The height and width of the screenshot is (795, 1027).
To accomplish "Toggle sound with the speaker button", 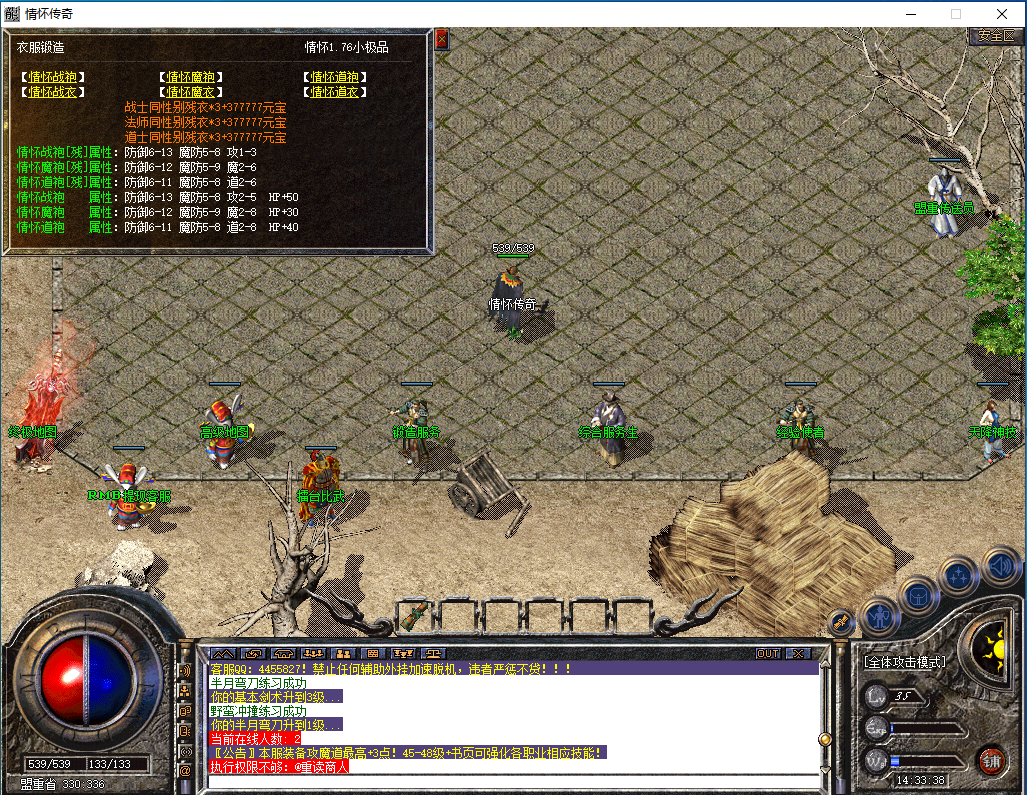I will point(1000,565).
